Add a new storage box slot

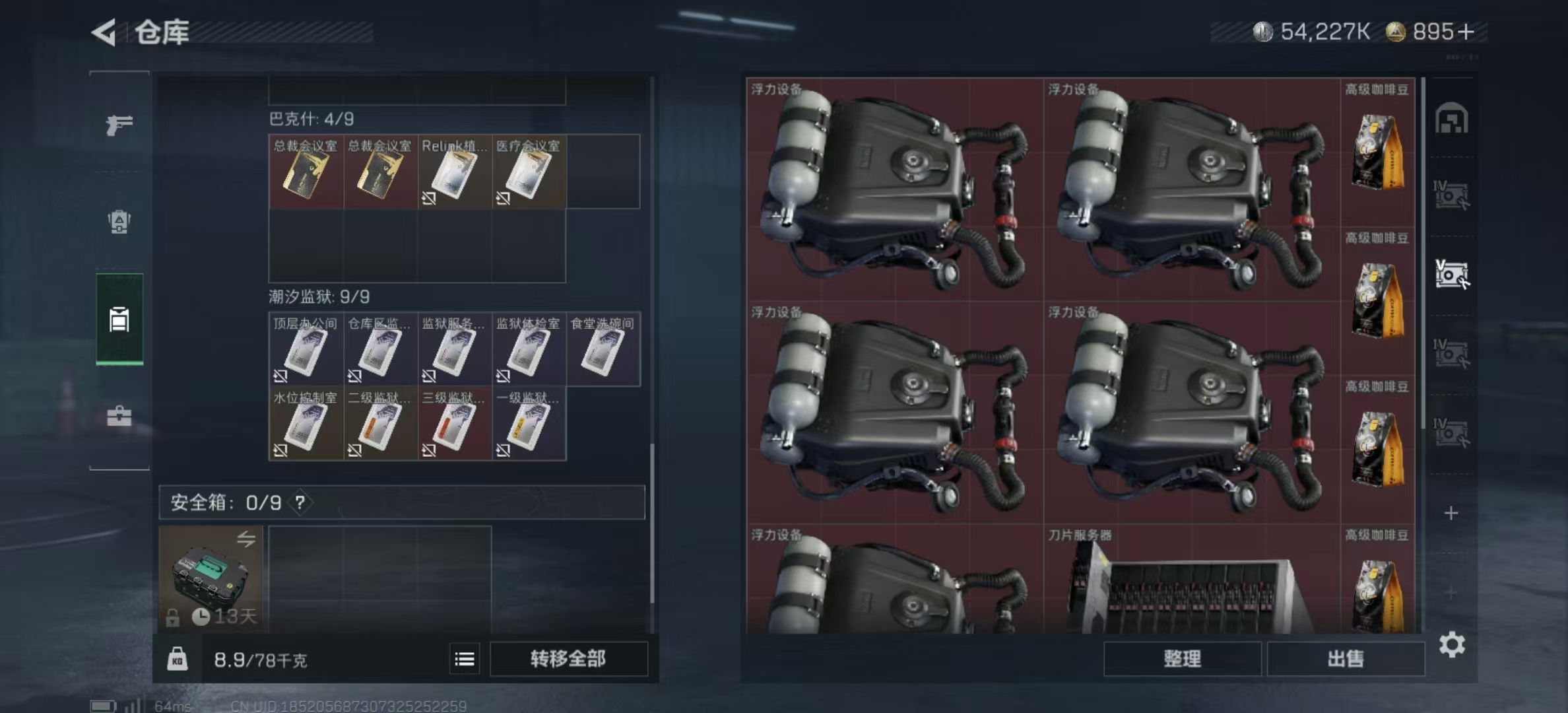(x=1451, y=513)
